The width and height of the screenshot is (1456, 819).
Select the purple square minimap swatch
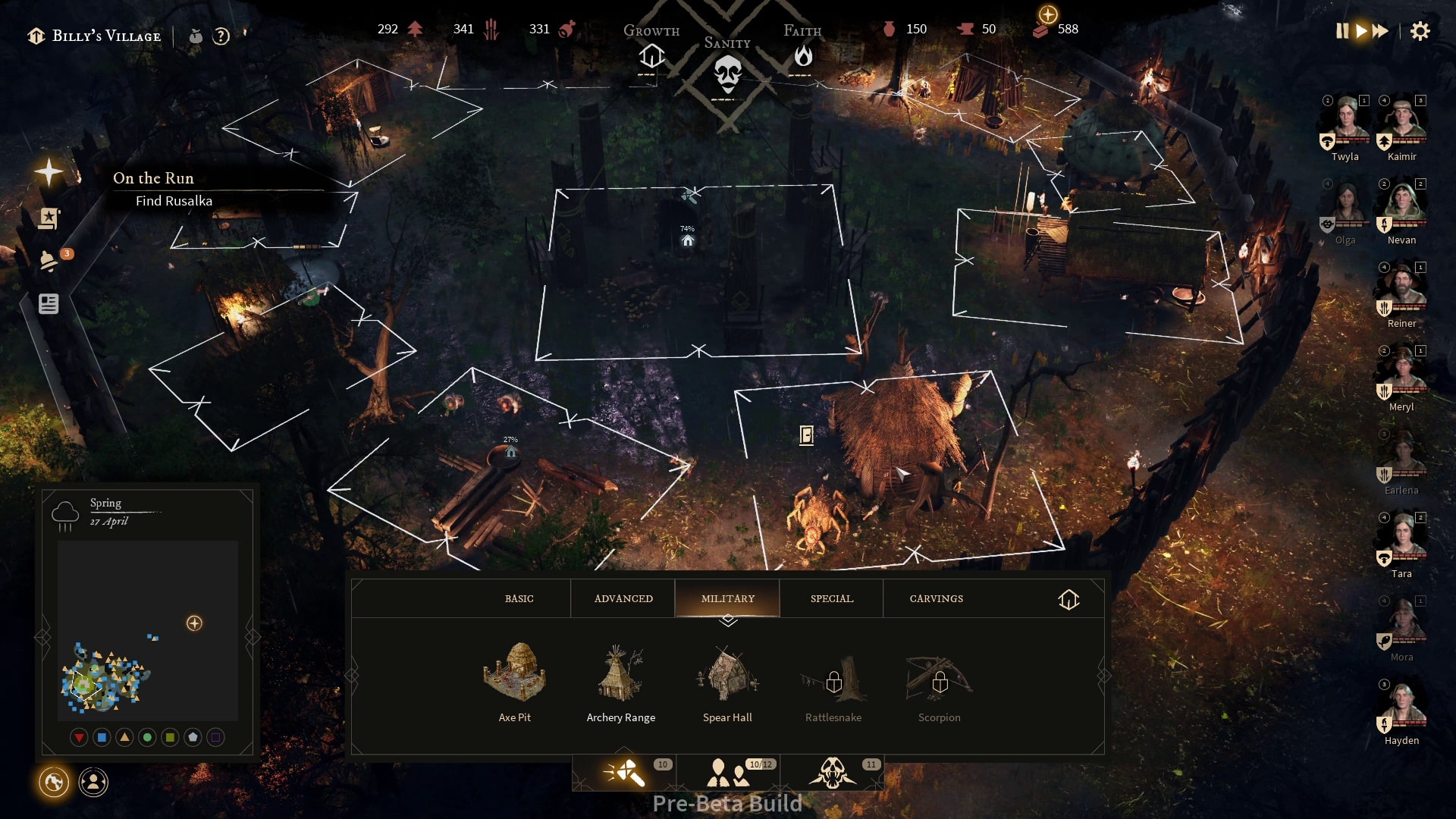click(x=214, y=736)
